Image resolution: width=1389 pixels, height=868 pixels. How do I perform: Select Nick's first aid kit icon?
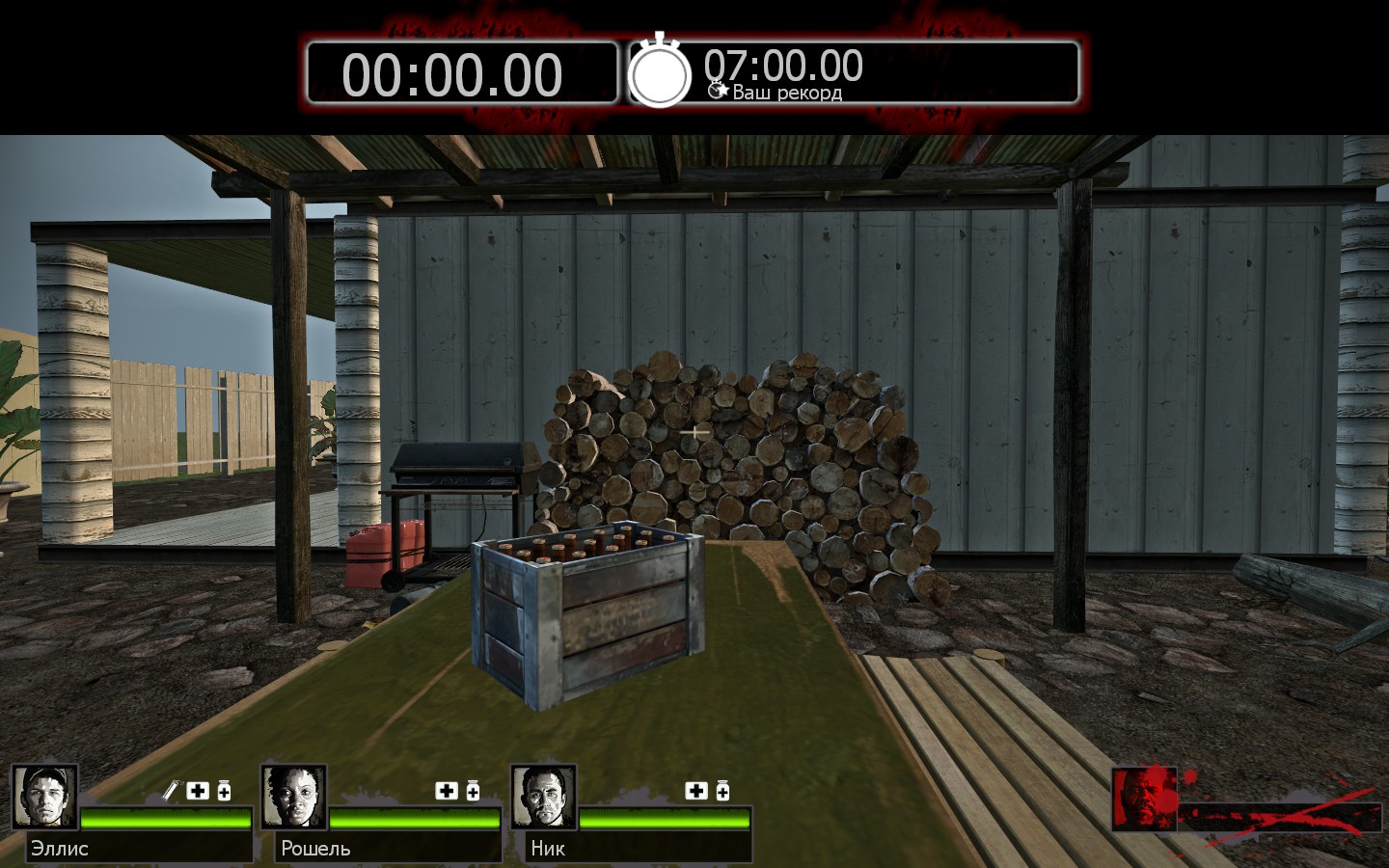tap(696, 791)
